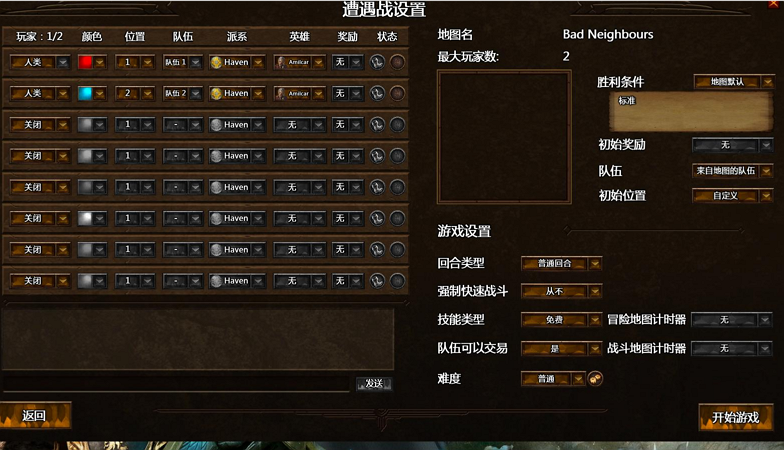Open the 难度 difficulty dropdown
Image resolution: width=784 pixels, height=450 pixels.
pyautogui.click(x=553, y=379)
